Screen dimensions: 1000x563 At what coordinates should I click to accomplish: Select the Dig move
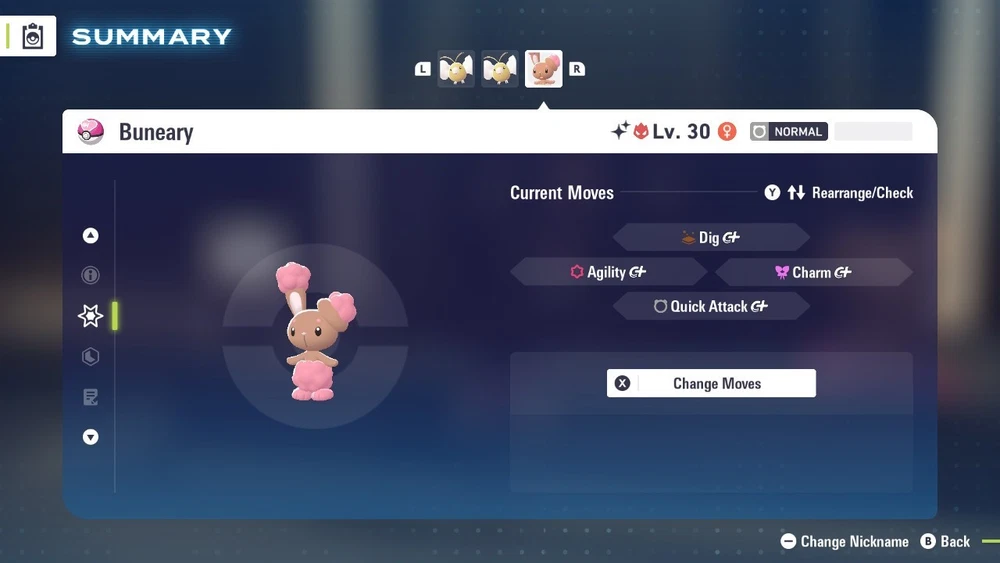pyautogui.click(x=710, y=237)
